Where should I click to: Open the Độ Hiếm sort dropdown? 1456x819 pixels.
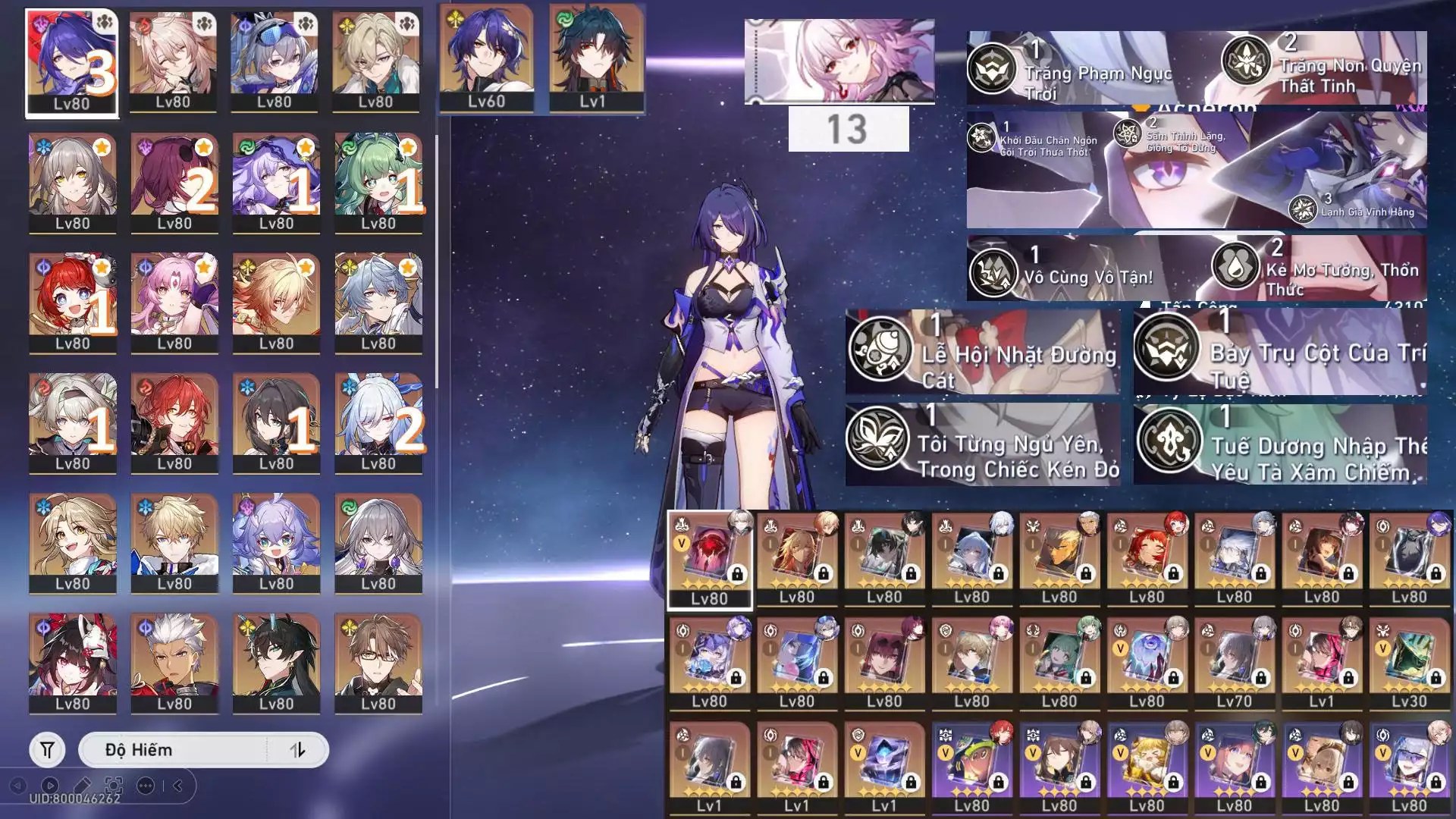pyautogui.click(x=173, y=750)
